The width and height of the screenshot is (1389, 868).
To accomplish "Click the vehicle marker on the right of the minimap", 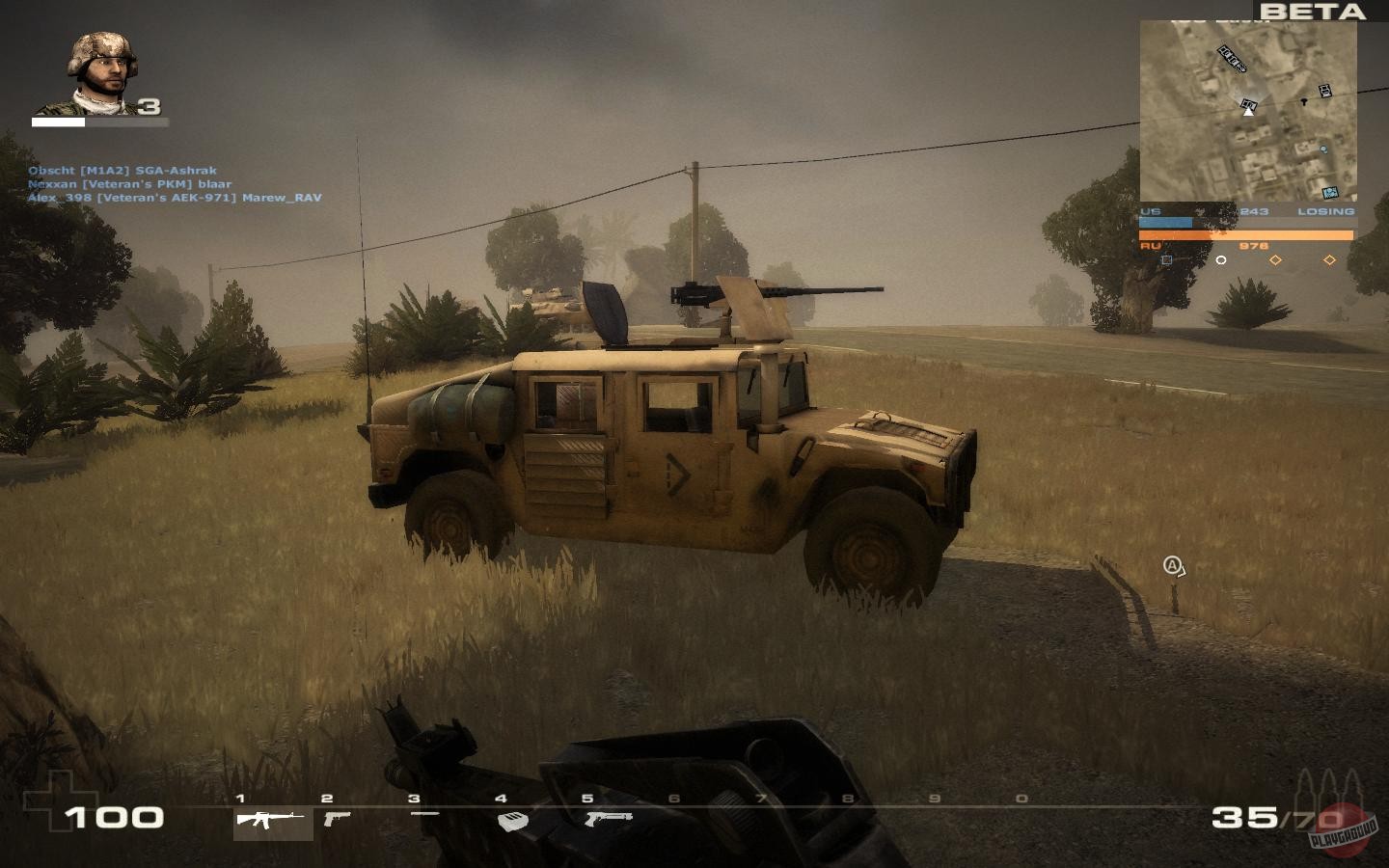I will [x=1325, y=91].
